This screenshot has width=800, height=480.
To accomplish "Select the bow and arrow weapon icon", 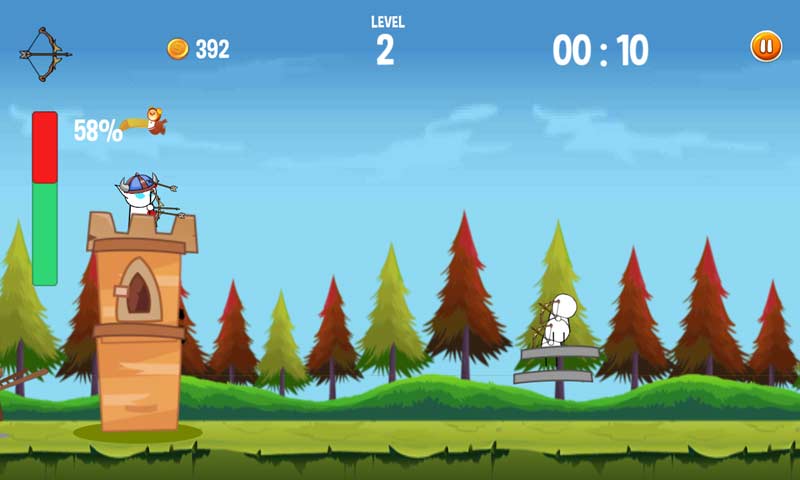I will (x=42, y=53).
